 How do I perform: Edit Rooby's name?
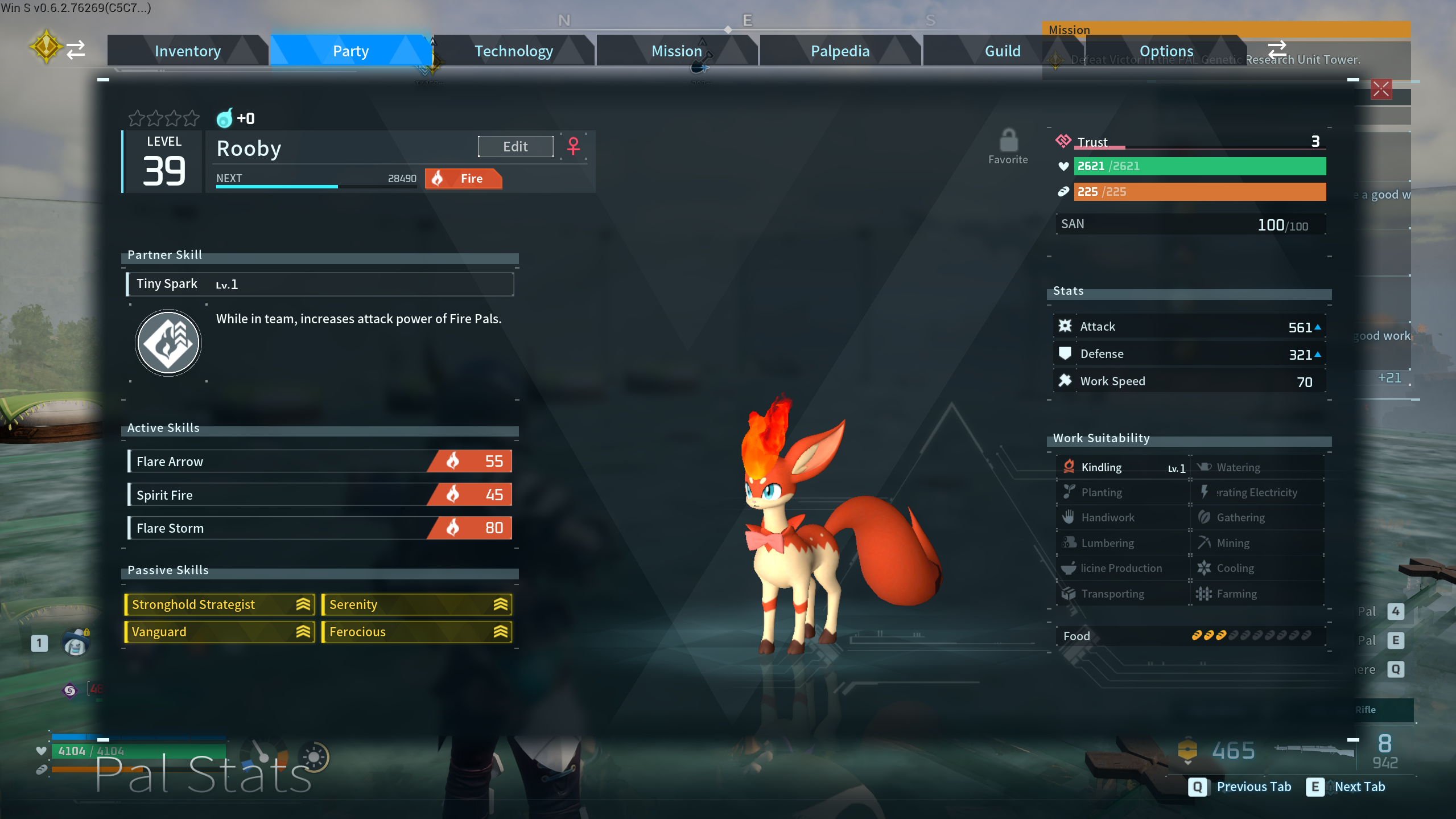tap(515, 146)
